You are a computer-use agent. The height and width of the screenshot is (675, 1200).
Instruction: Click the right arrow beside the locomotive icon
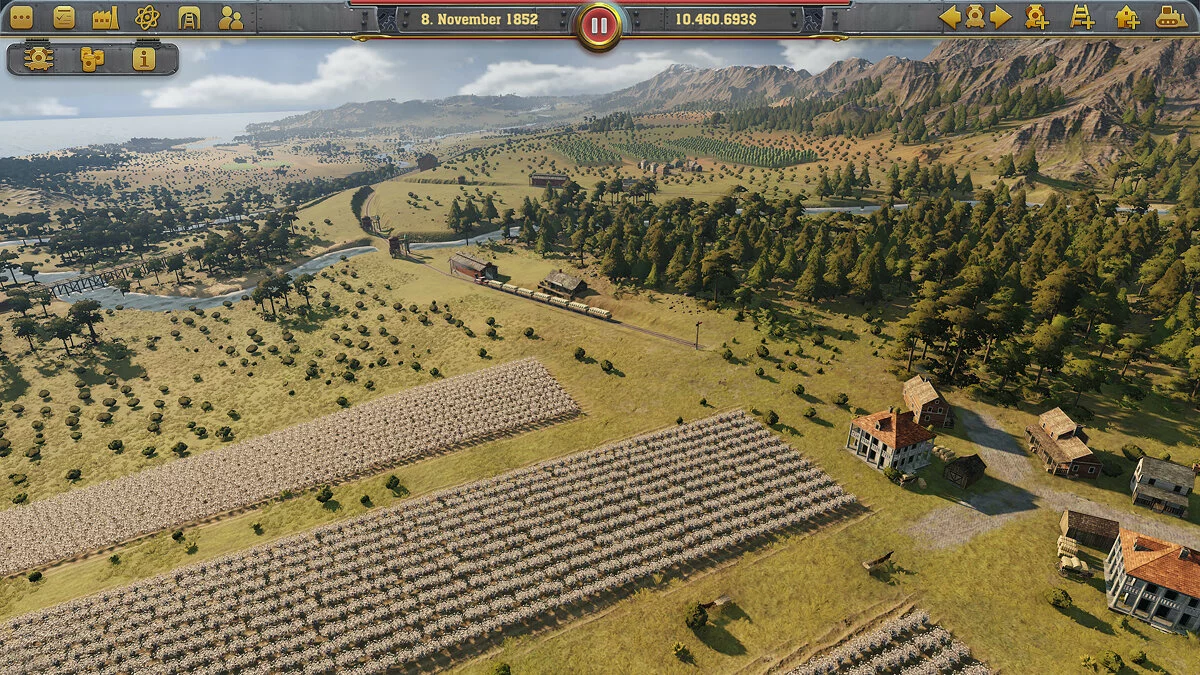[x=1000, y=17]
